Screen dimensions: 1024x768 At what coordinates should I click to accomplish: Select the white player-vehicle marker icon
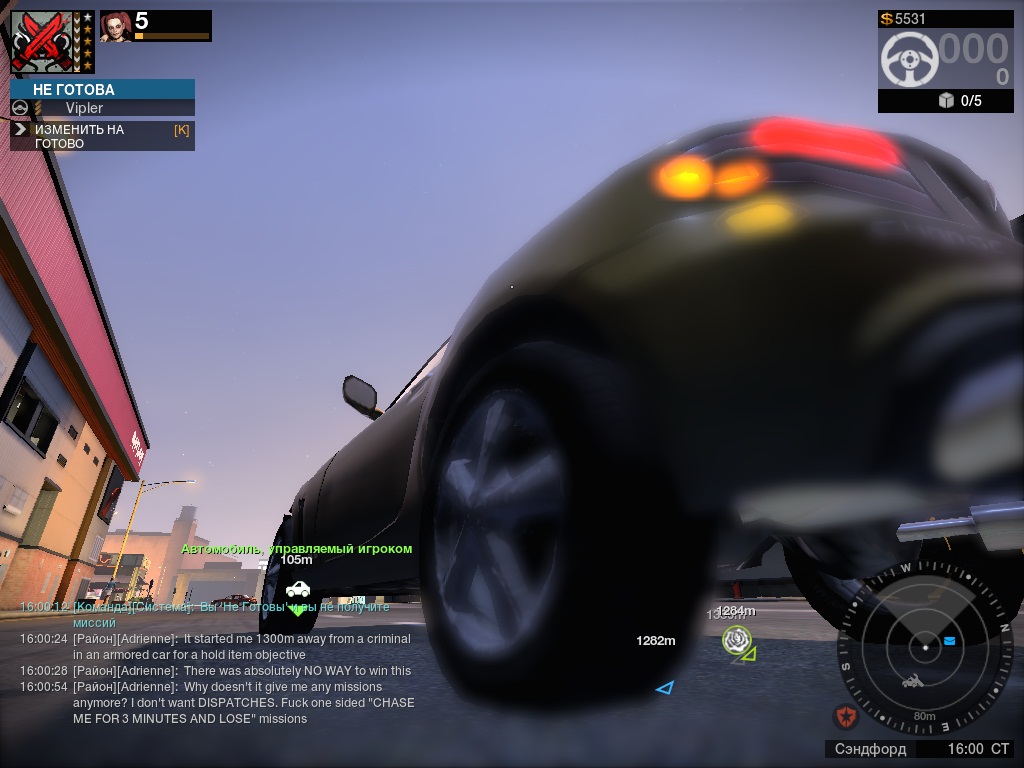tap(297, 589)
